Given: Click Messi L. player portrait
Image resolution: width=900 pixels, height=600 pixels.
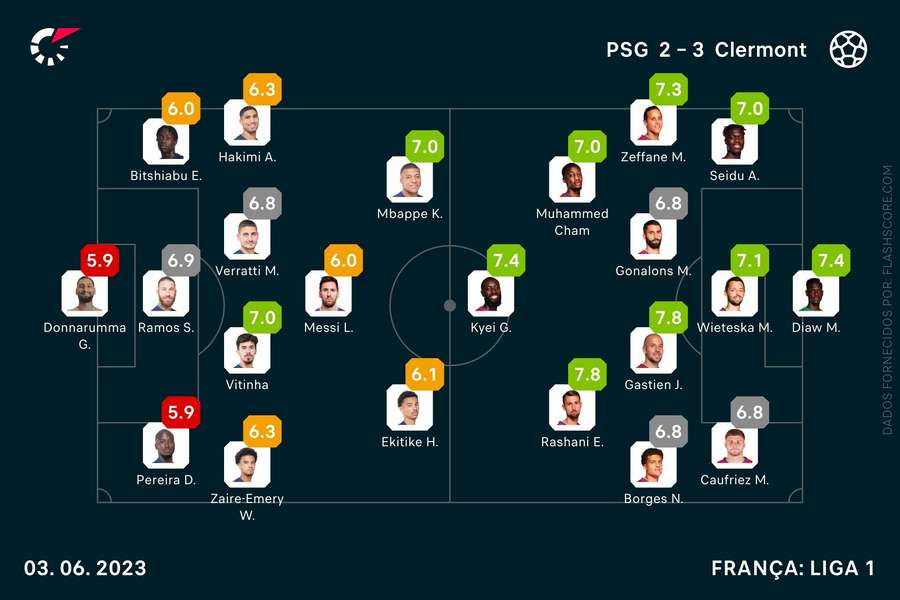Looking at the screenshot, I should click(x=328, y=293).
